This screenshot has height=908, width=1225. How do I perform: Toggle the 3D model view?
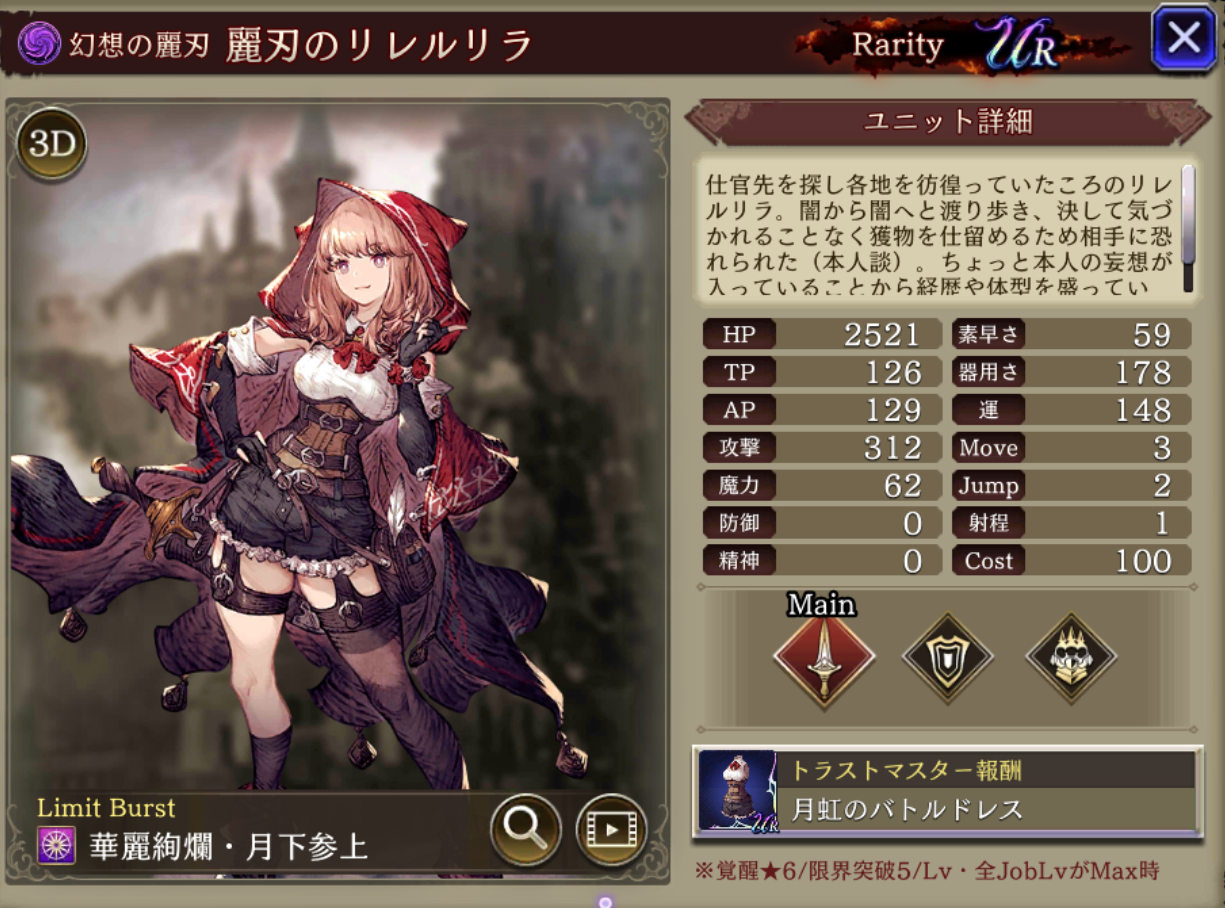tap(51, 146)
